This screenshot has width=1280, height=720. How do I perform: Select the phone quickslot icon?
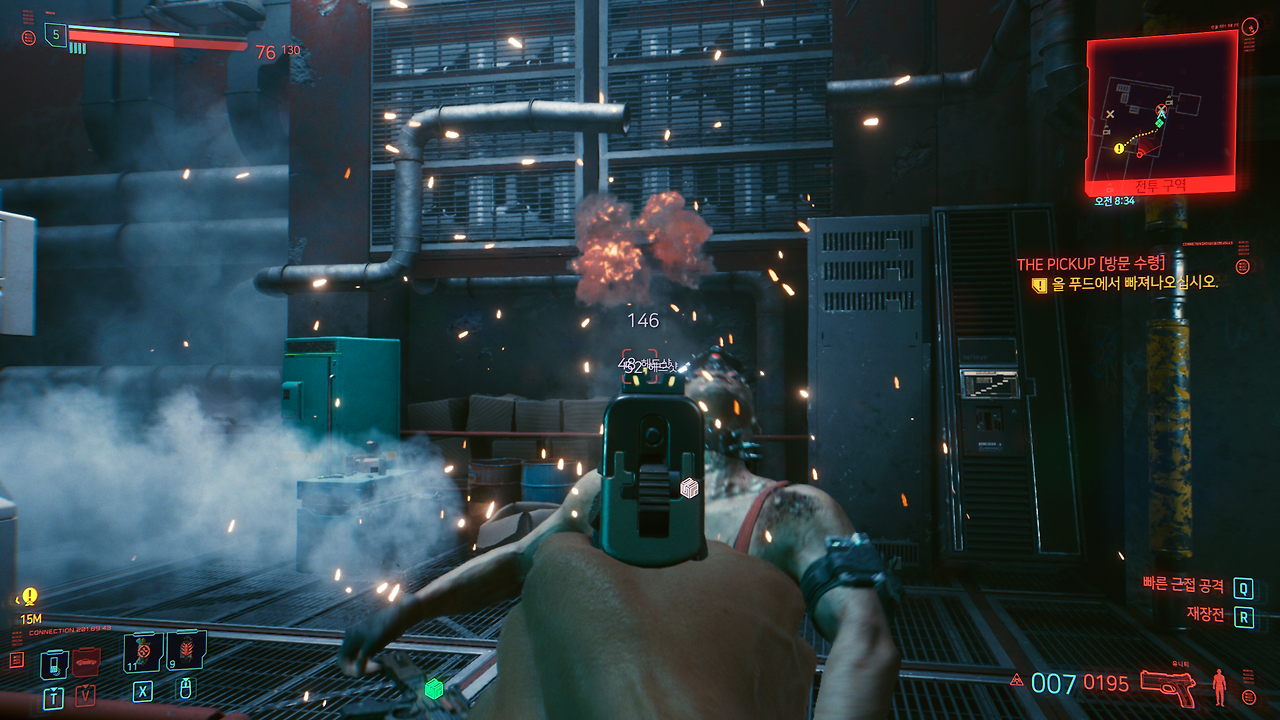pyautogui.click(x=53, y=664)
